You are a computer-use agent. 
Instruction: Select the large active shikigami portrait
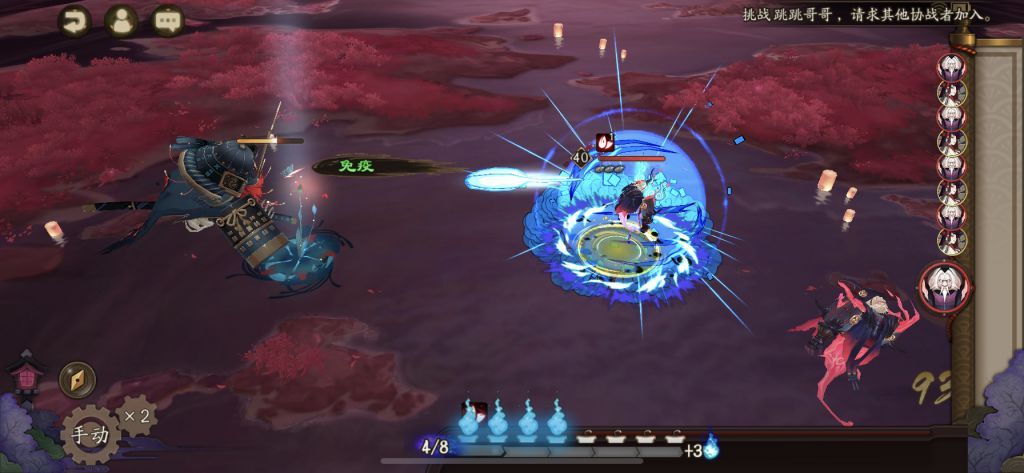[x=945, y=288]
